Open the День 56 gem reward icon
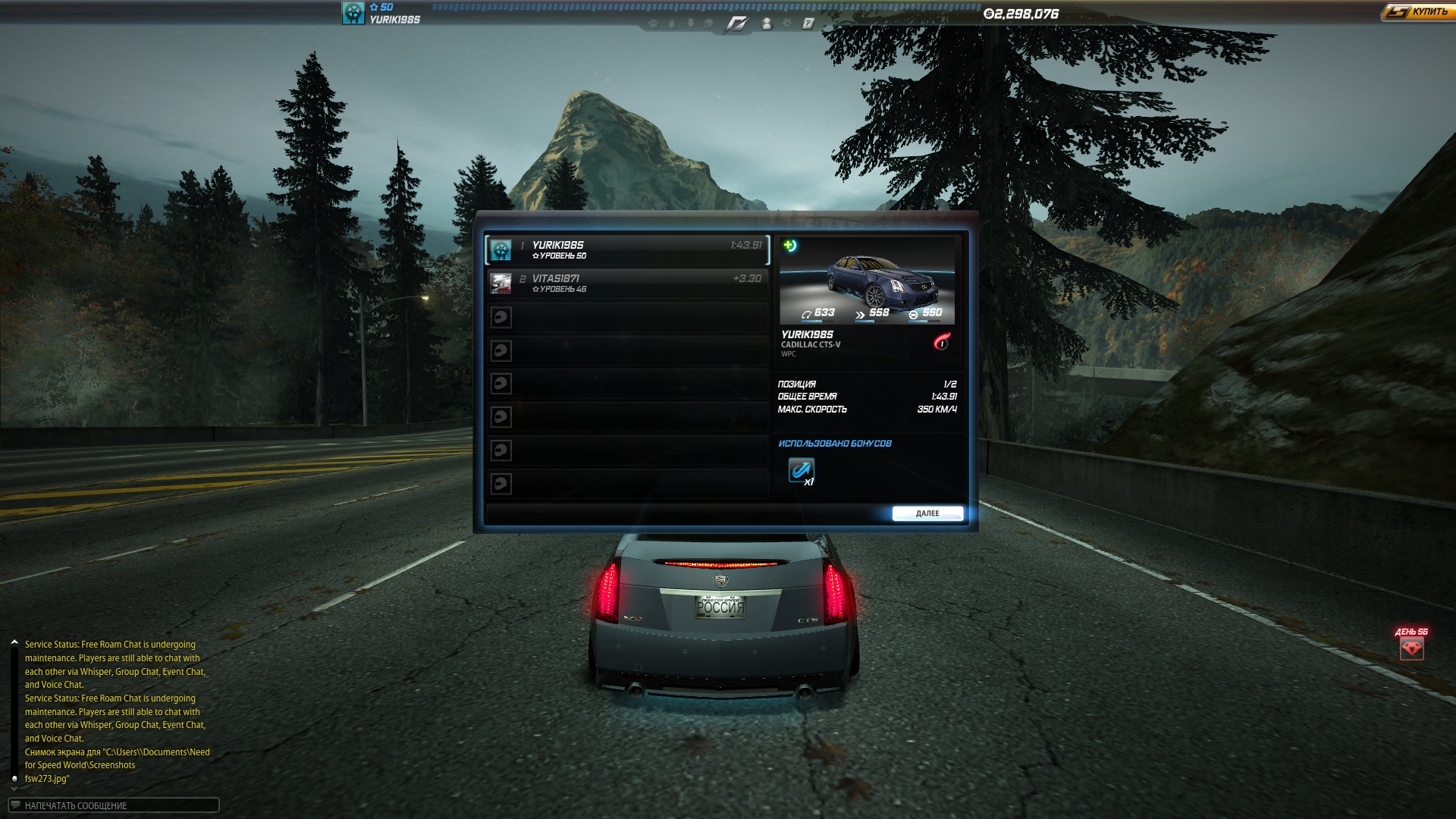 [1411, 648]
